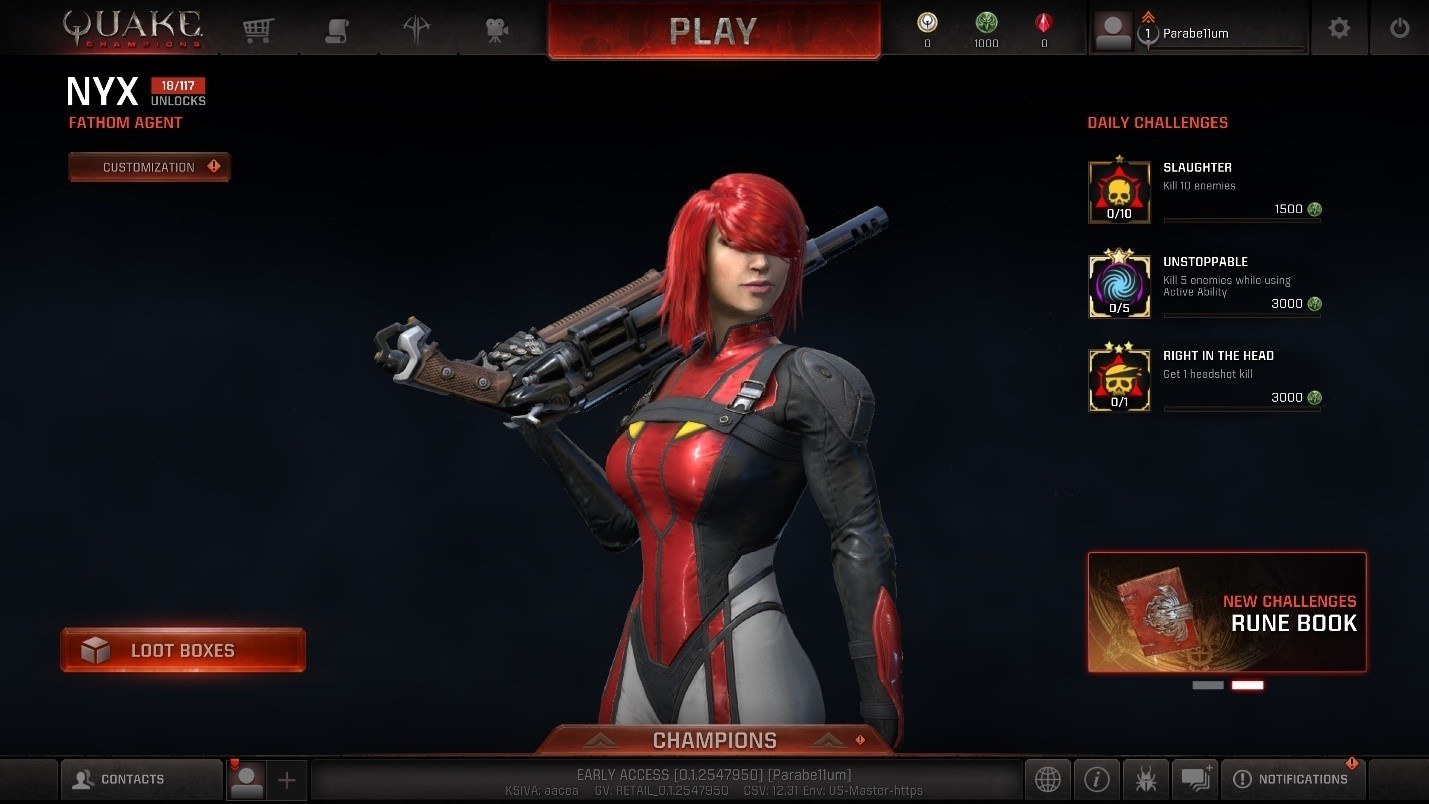This screenshot has height=804, width=1429.
Task: Open the Loot Boxes button
Action: tap(183, 650)
